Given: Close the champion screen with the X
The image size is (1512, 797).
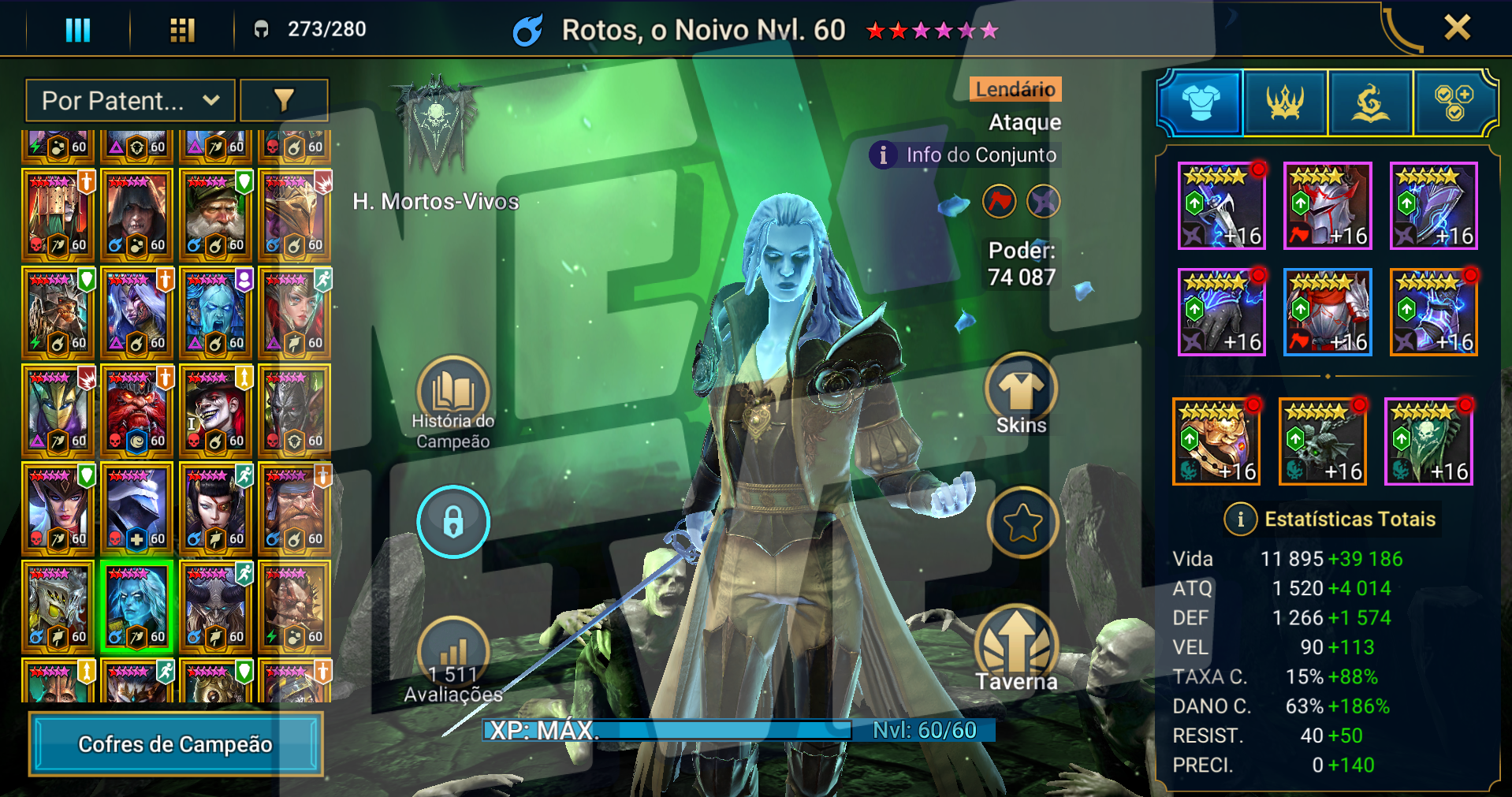Looking at the screenshot, I should tap(1457, 28).
